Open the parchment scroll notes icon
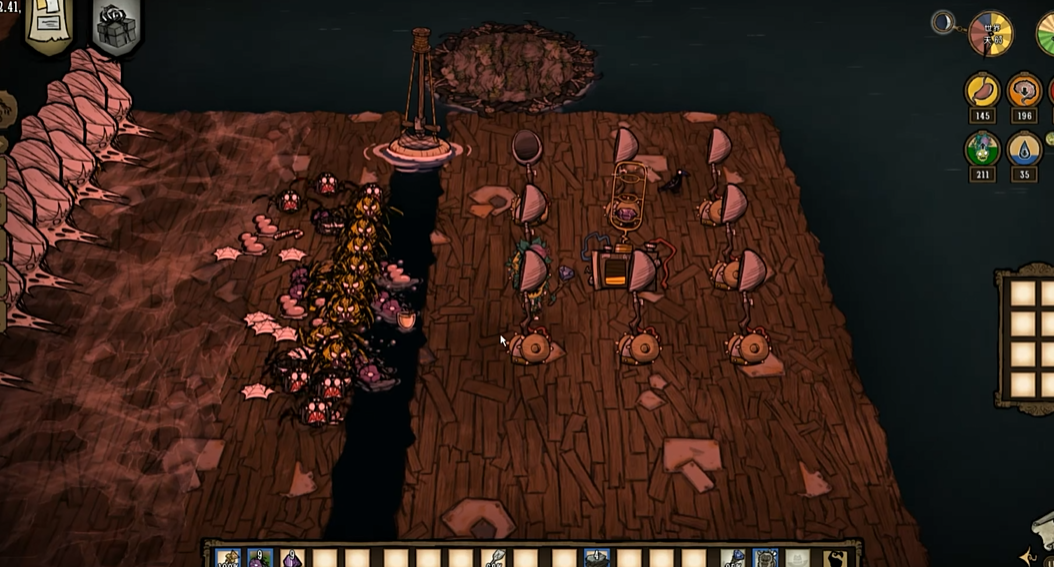1054x567 pixels. tap(50, 24)
